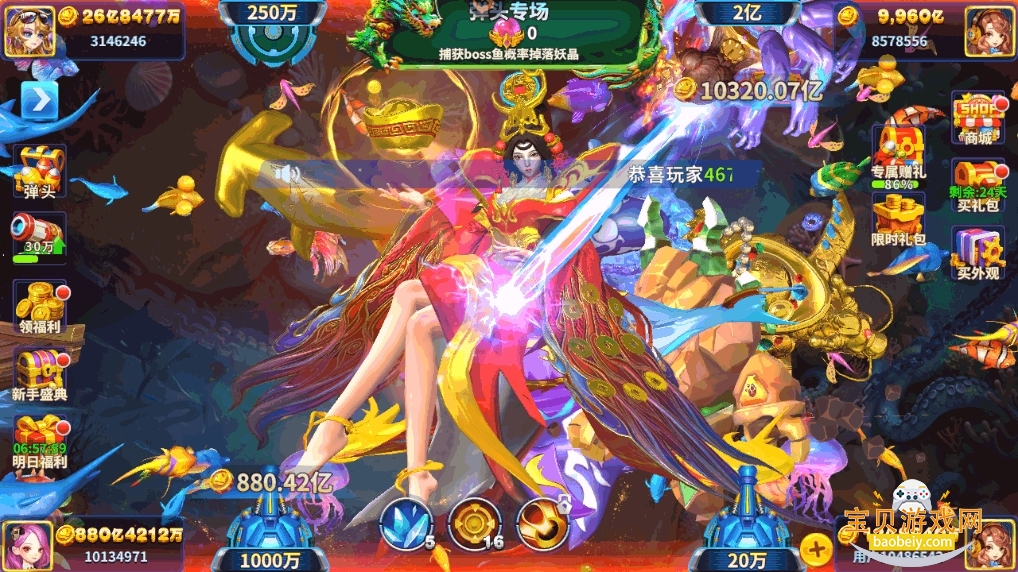The height and width of the screenshot is (572, 1018).
Task: Select the 30万 cannon upgrade icon
Action: tap(39, 236)
